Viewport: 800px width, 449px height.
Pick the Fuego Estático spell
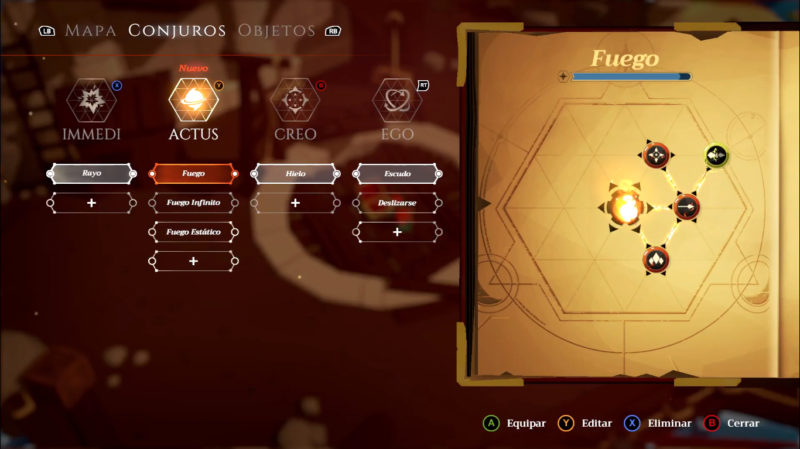coord(193,232)
